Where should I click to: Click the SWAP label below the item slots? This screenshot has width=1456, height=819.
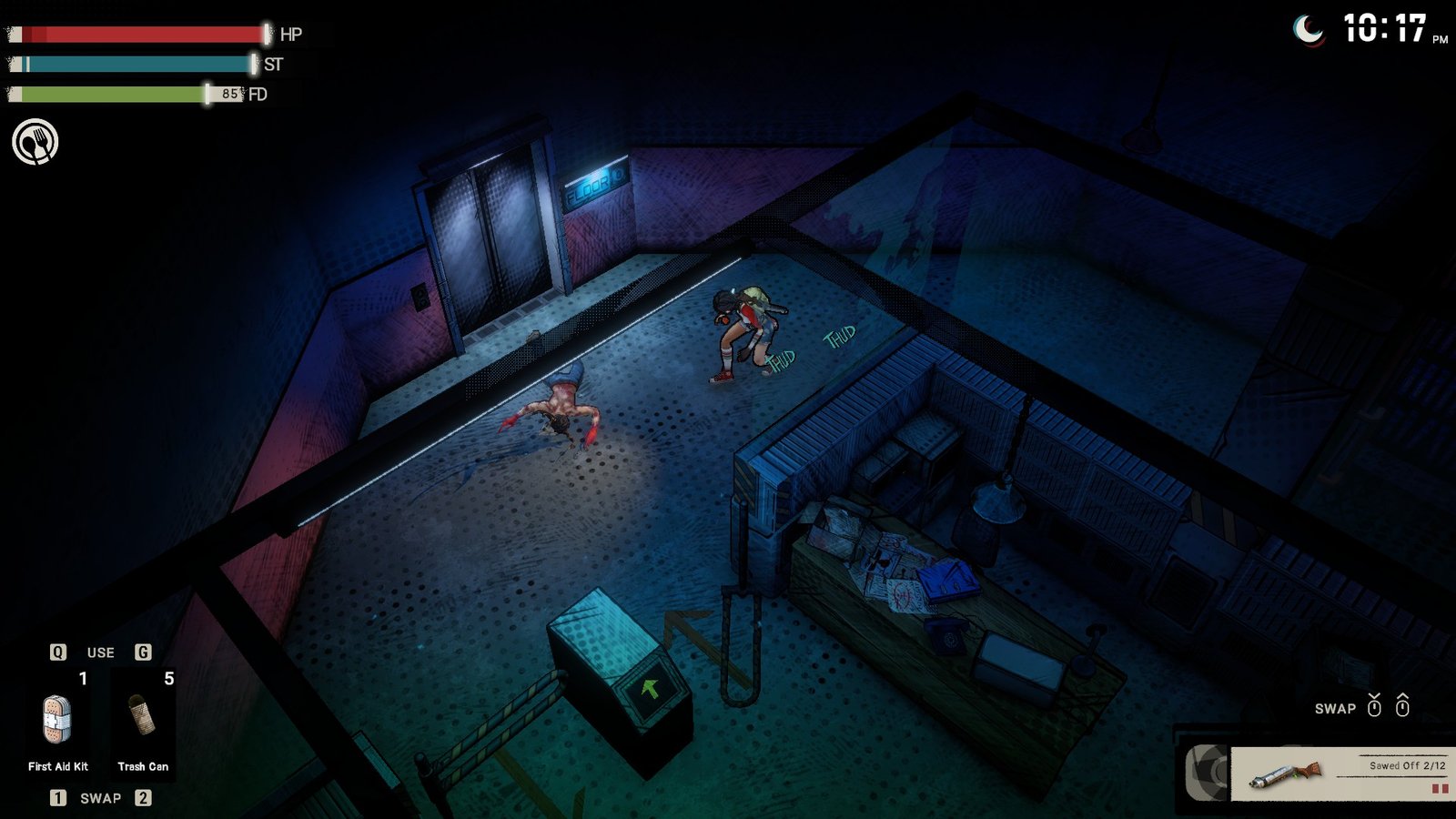tap(102, 797)
